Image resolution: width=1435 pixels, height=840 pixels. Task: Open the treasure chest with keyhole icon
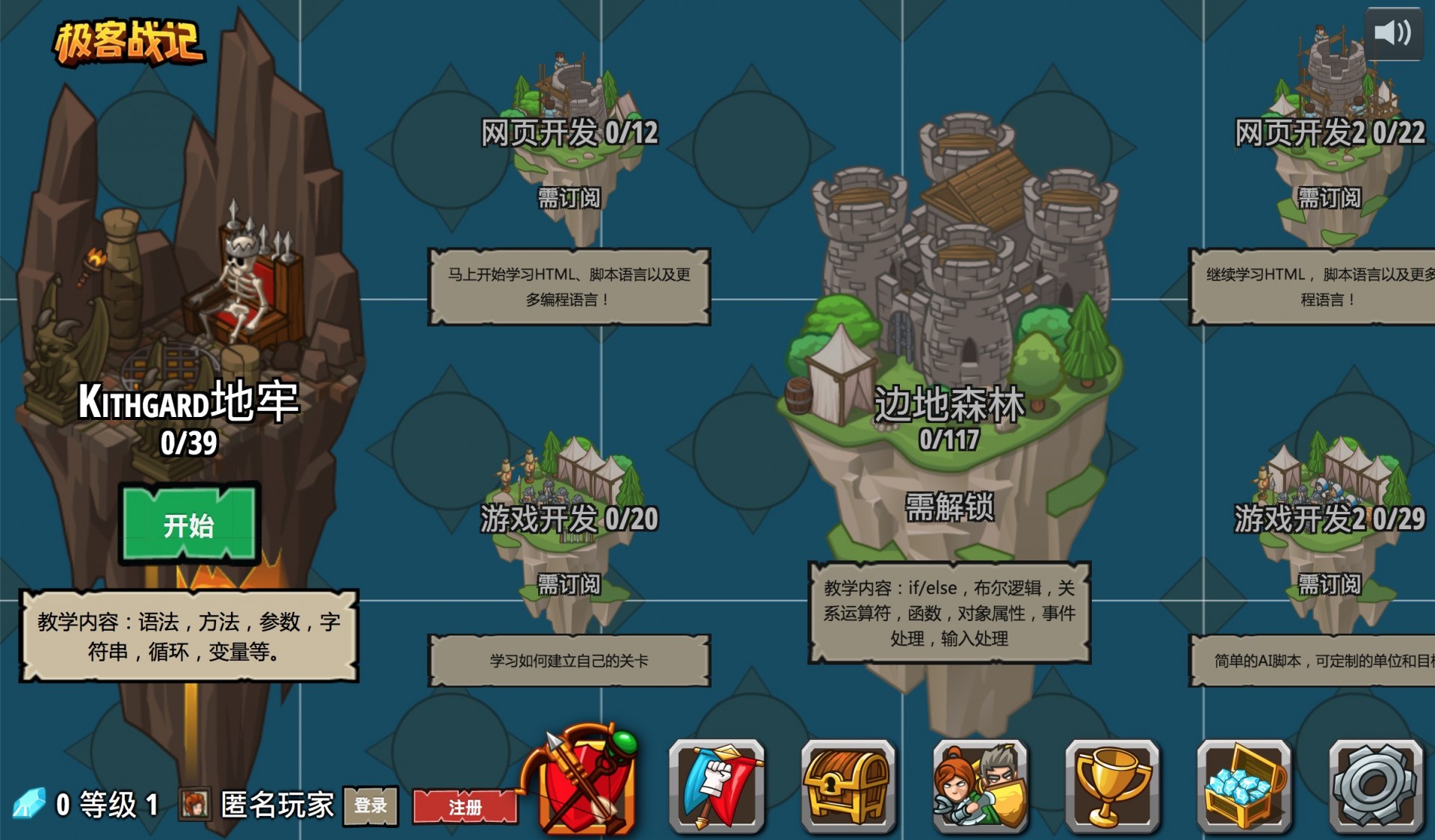click(x=848, y=786)
